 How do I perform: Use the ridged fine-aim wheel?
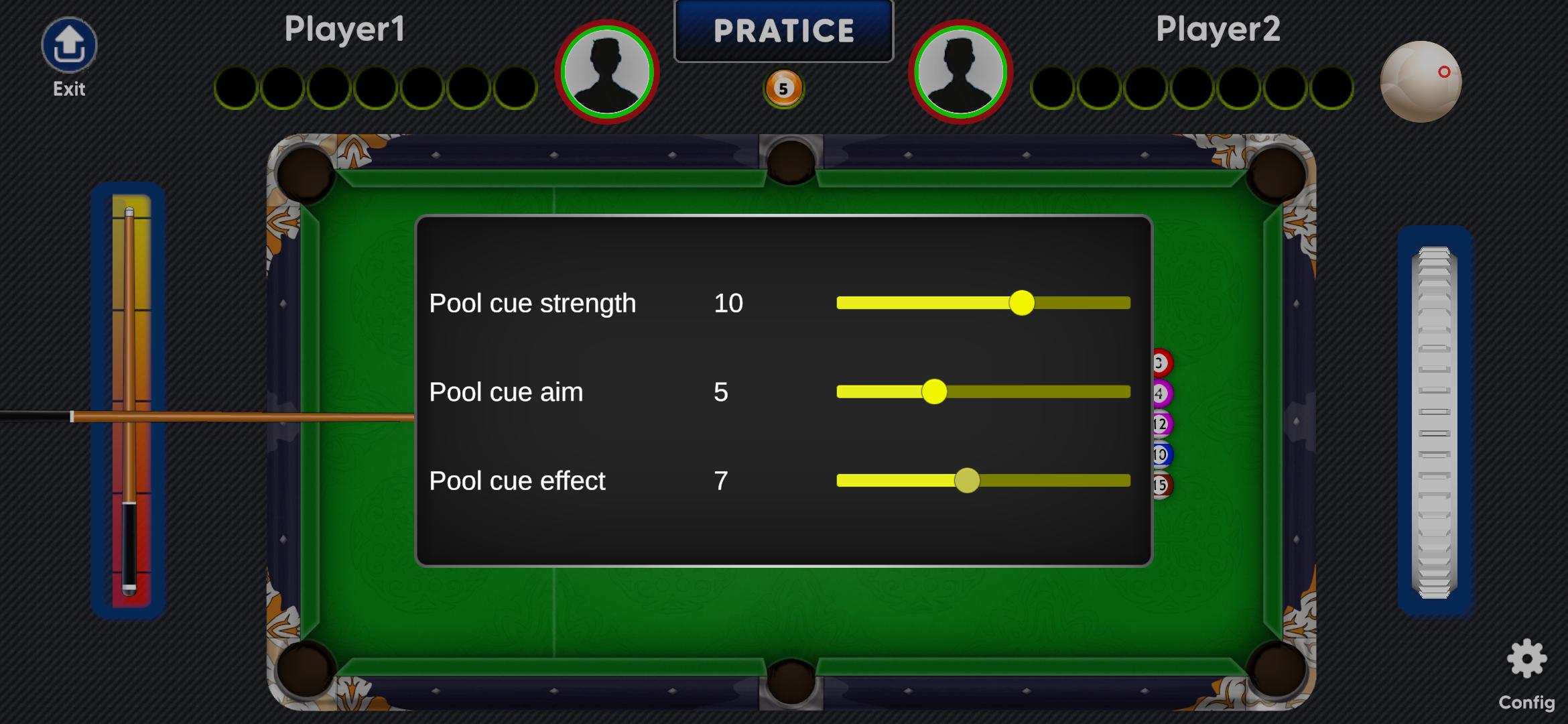tap(1434, 422)
